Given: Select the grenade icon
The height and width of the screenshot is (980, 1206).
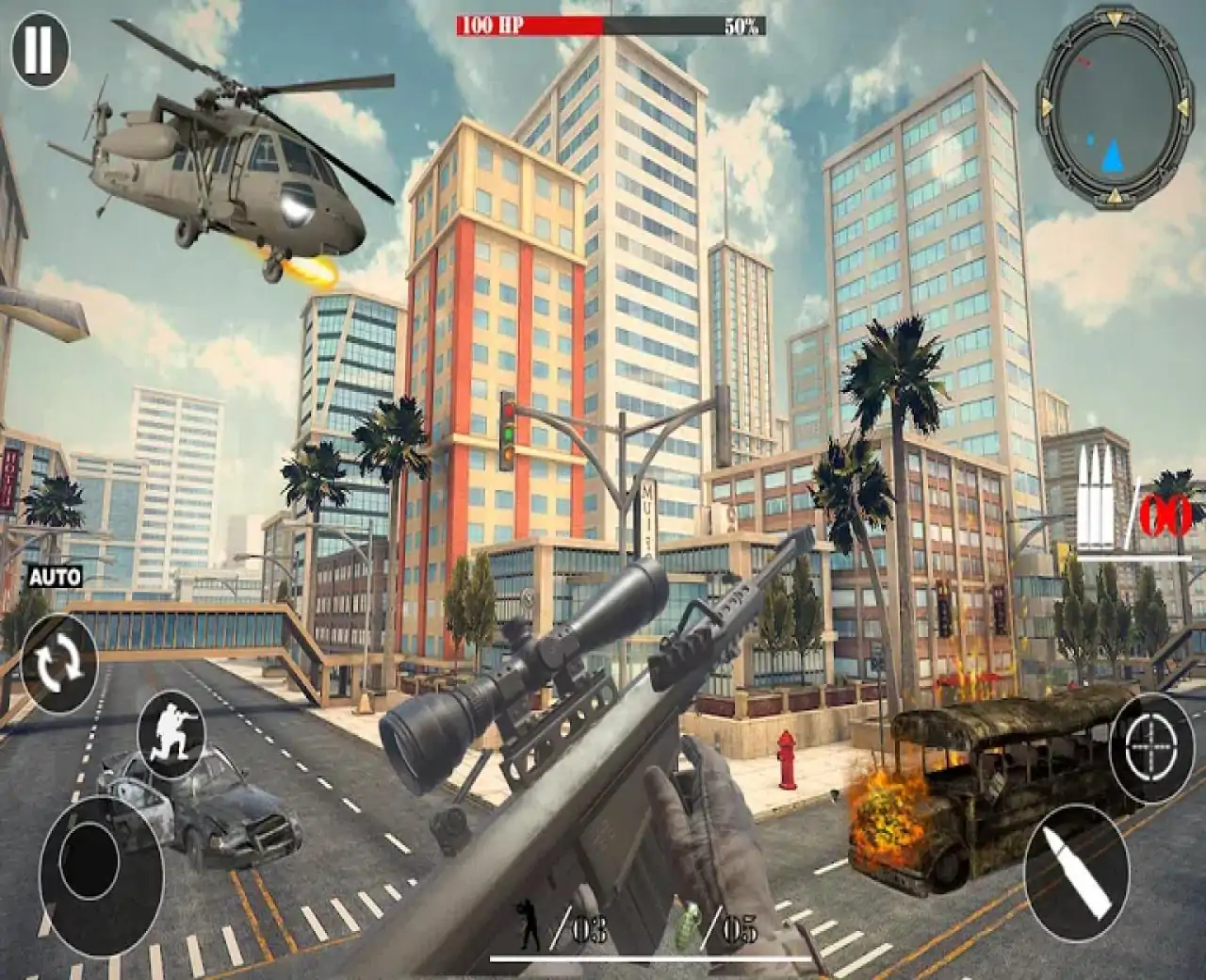Looking at the screenshot, I should point(690,927).
